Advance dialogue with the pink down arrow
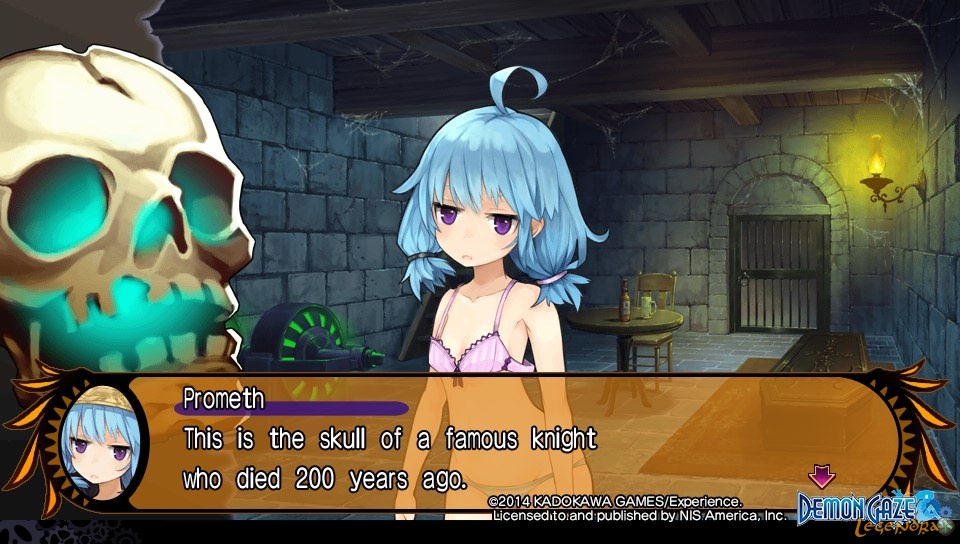 click(x=822, y=475)
